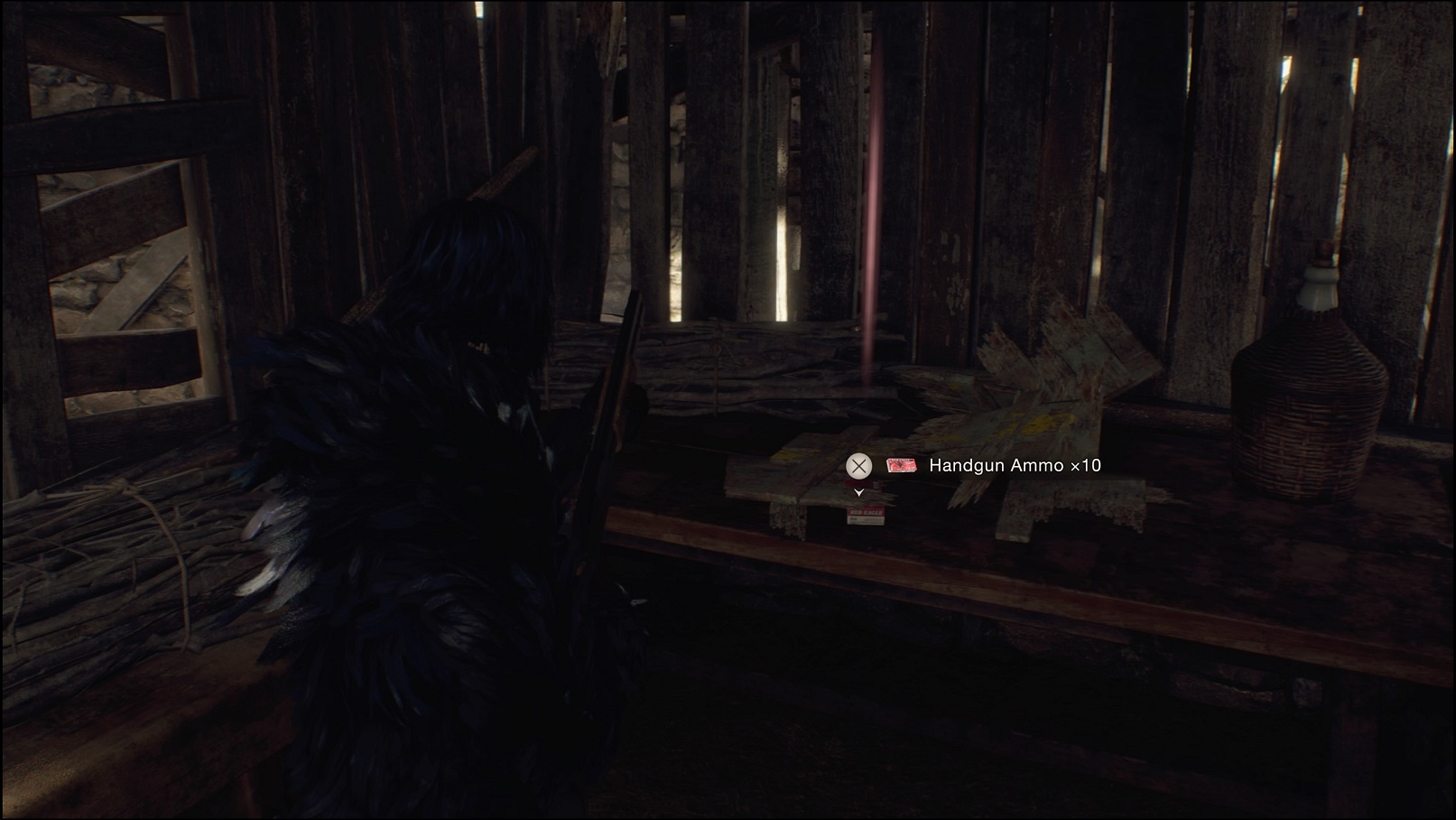This screenshot has height=820, width=1456.
Task: Click the circular X prompt to pick up ammo
Action: [858, 466]
